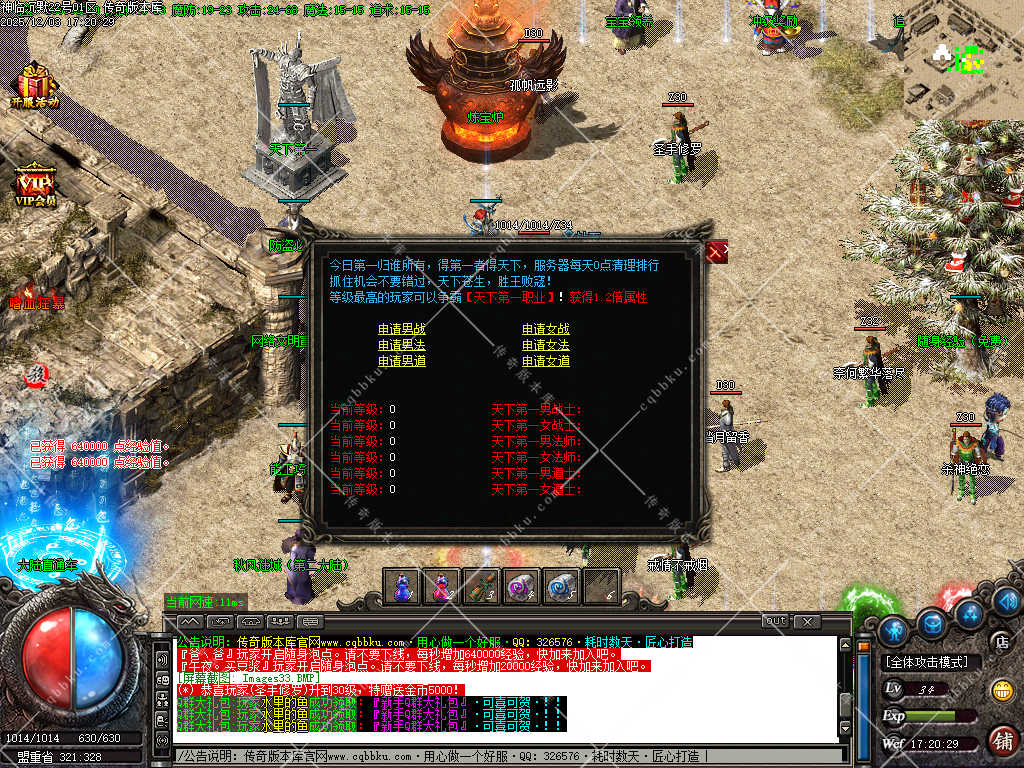Click the chat panel's OUT button
Viewport: 1024px width, 768px height.
tap(775, 621)
